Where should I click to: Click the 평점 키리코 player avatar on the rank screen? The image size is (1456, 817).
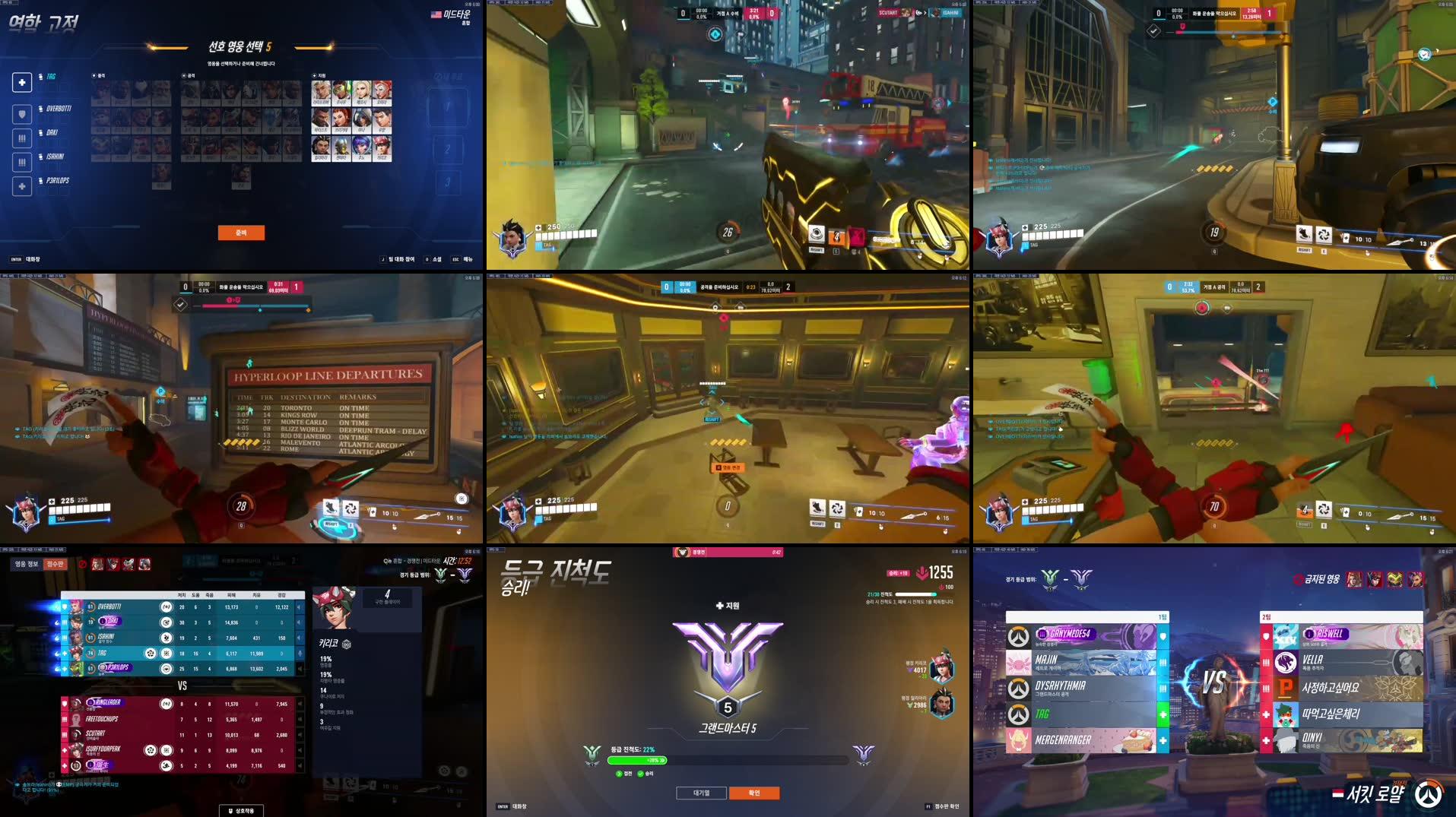(x=943, y=665)
